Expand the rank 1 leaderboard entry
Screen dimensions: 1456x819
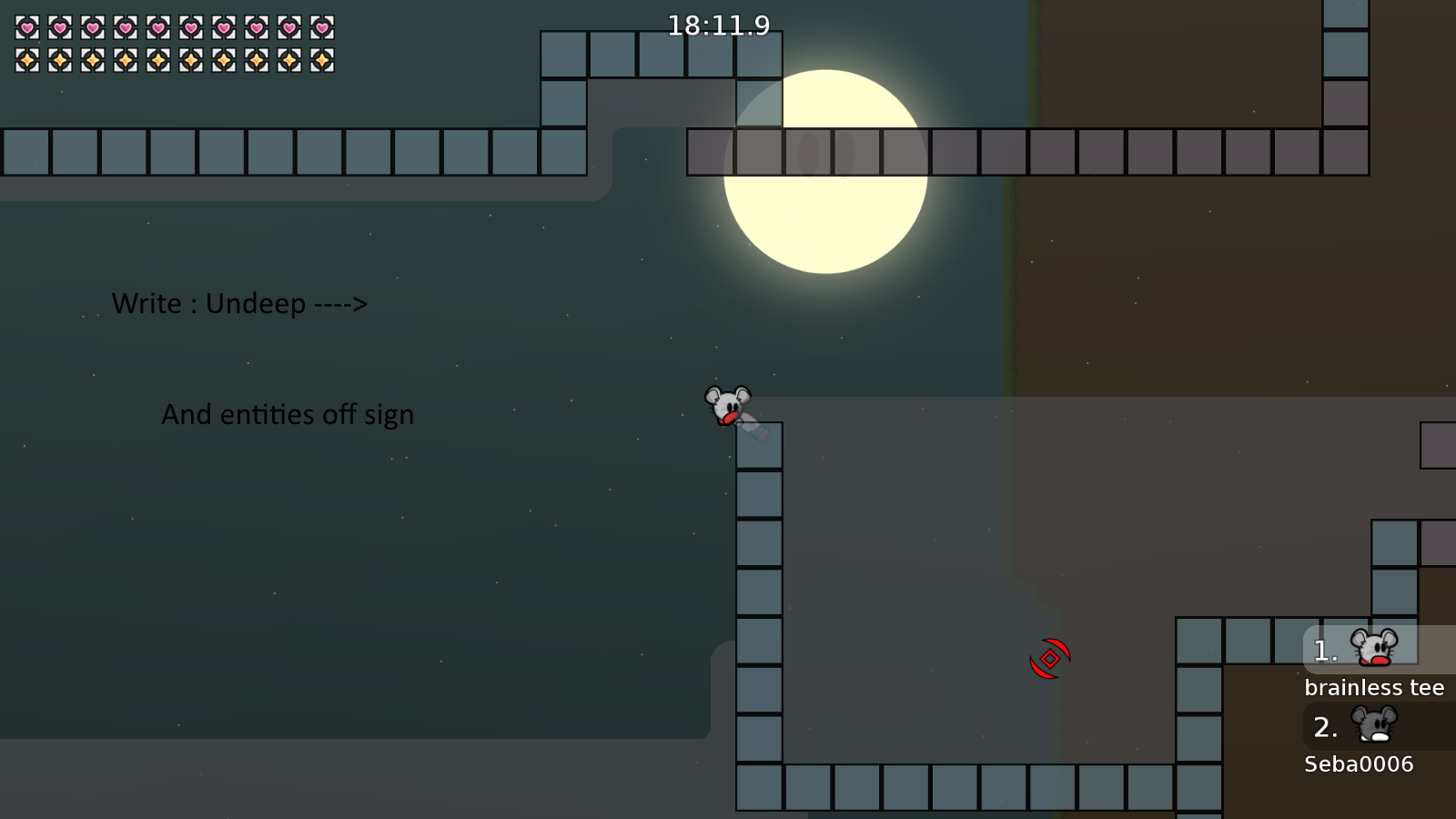(x=1324, y=650)
